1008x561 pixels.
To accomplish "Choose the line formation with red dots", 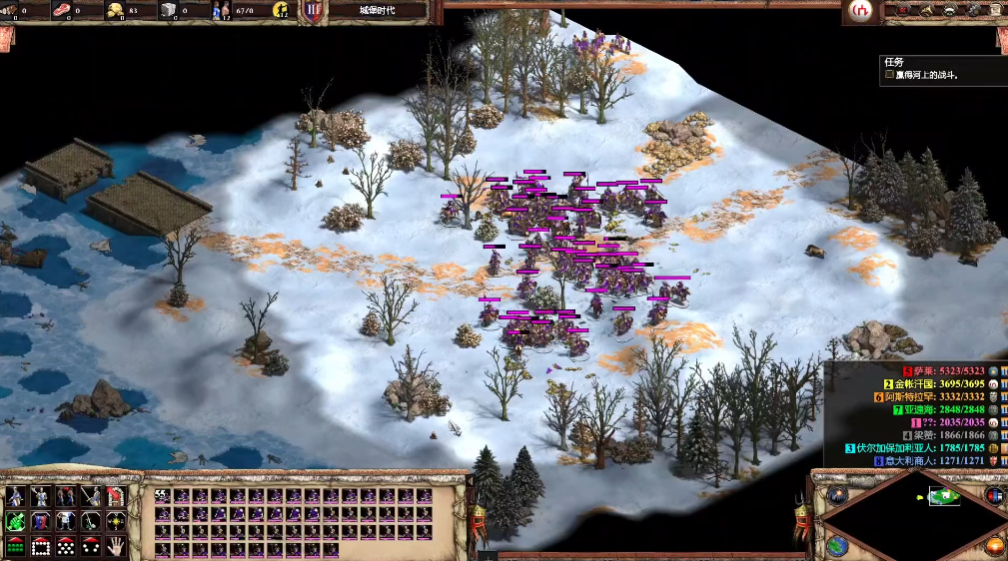I will [x=15, y=546].
